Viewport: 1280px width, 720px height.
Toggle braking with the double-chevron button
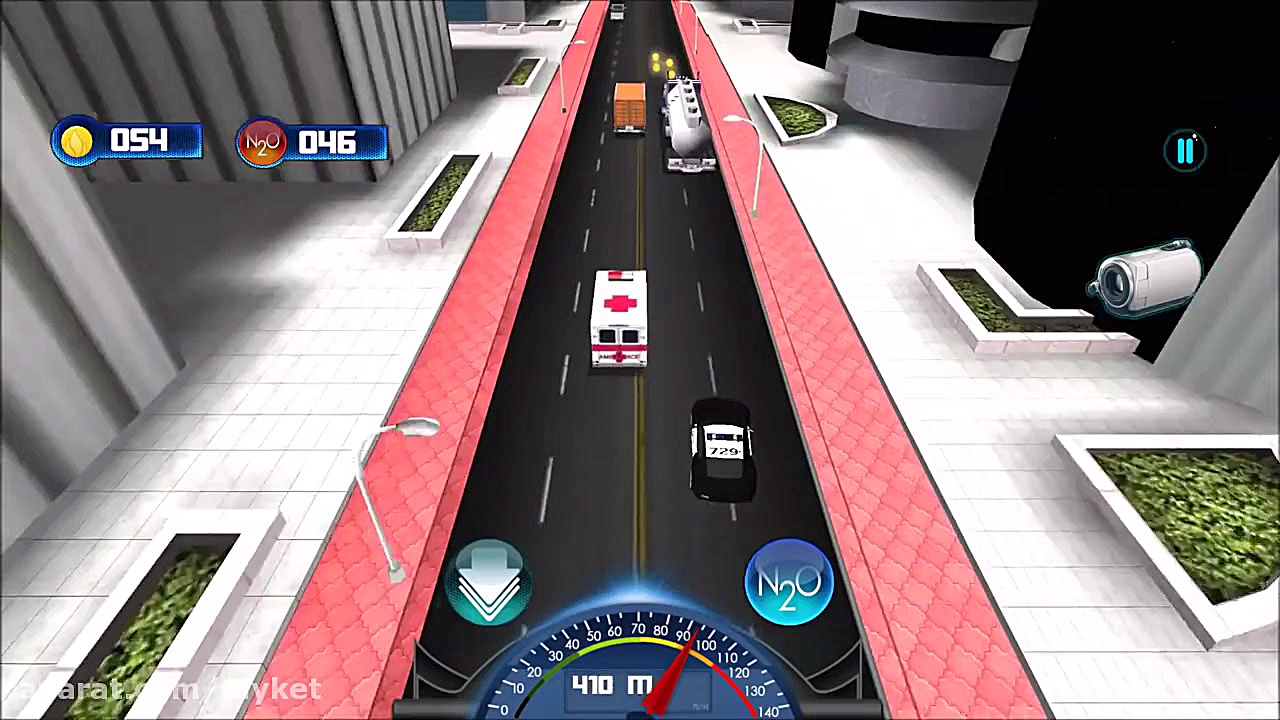pos(489,580)
